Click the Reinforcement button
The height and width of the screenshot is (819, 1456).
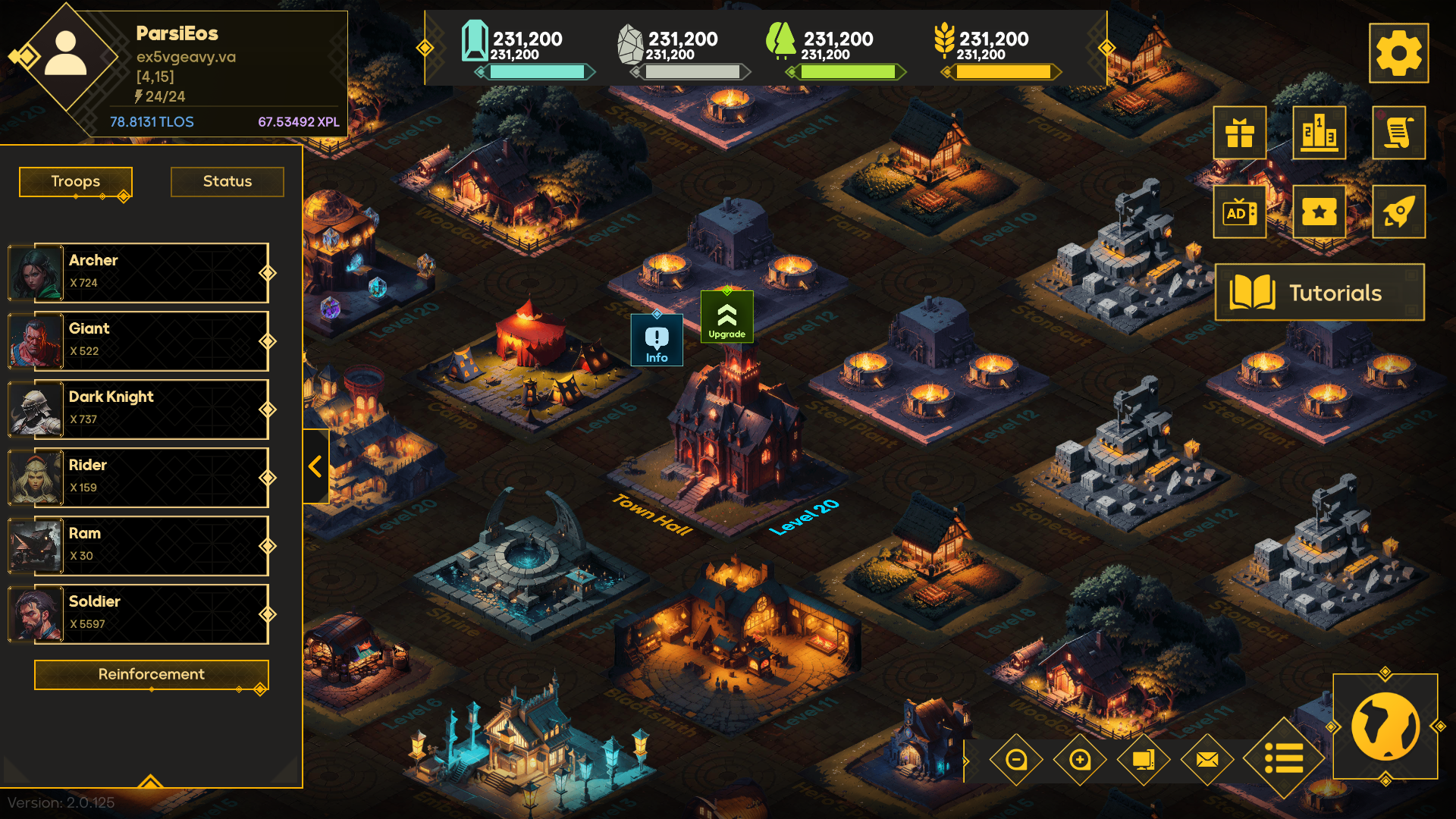(151, 674)
